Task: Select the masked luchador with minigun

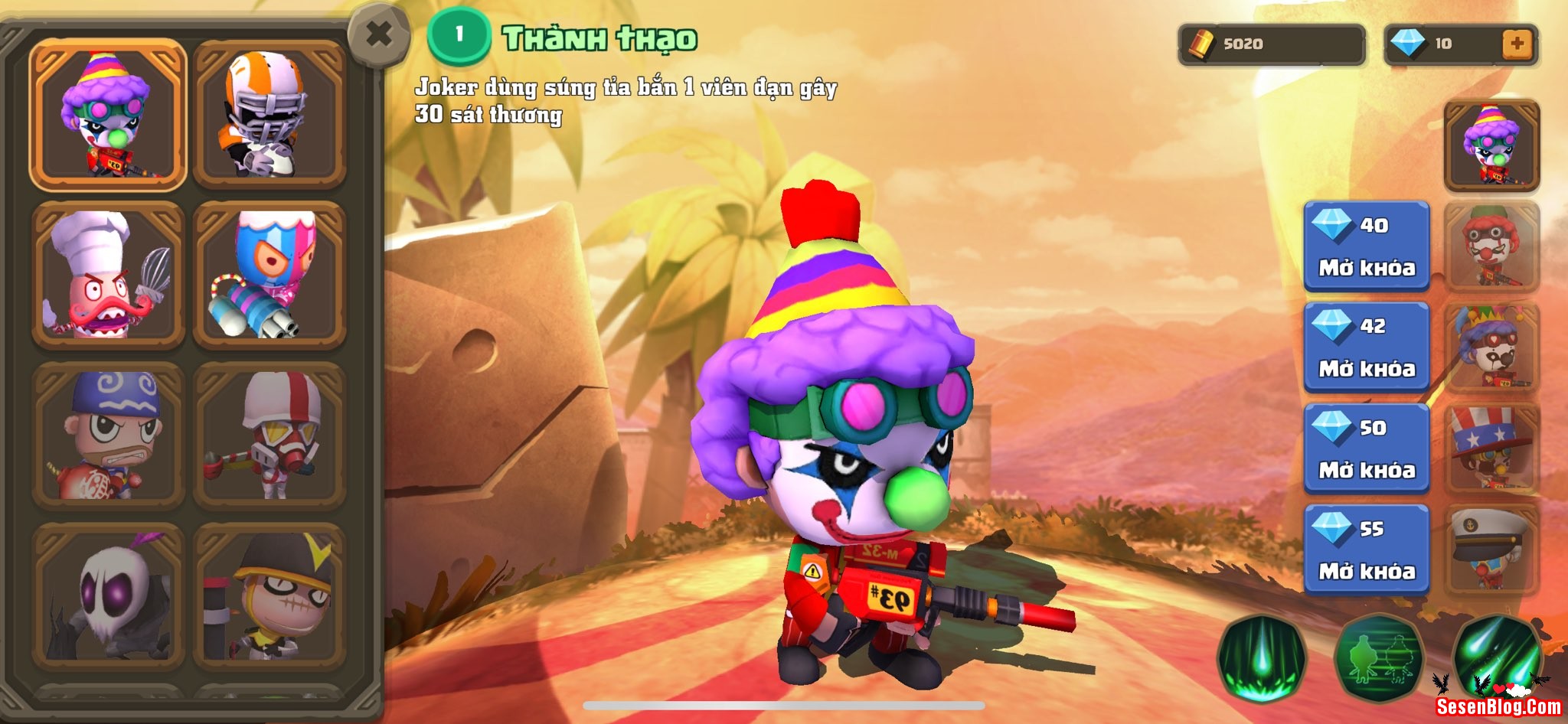Action: (269, 276)
